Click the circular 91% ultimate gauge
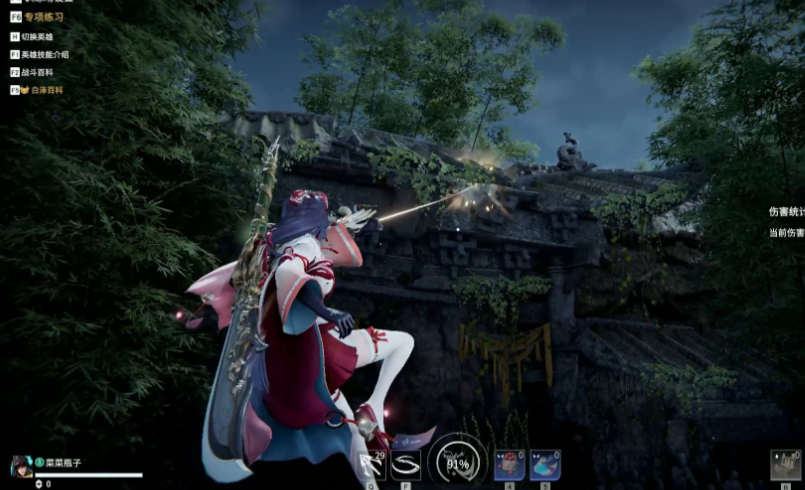The image size is (805, 490). [458, 464]
